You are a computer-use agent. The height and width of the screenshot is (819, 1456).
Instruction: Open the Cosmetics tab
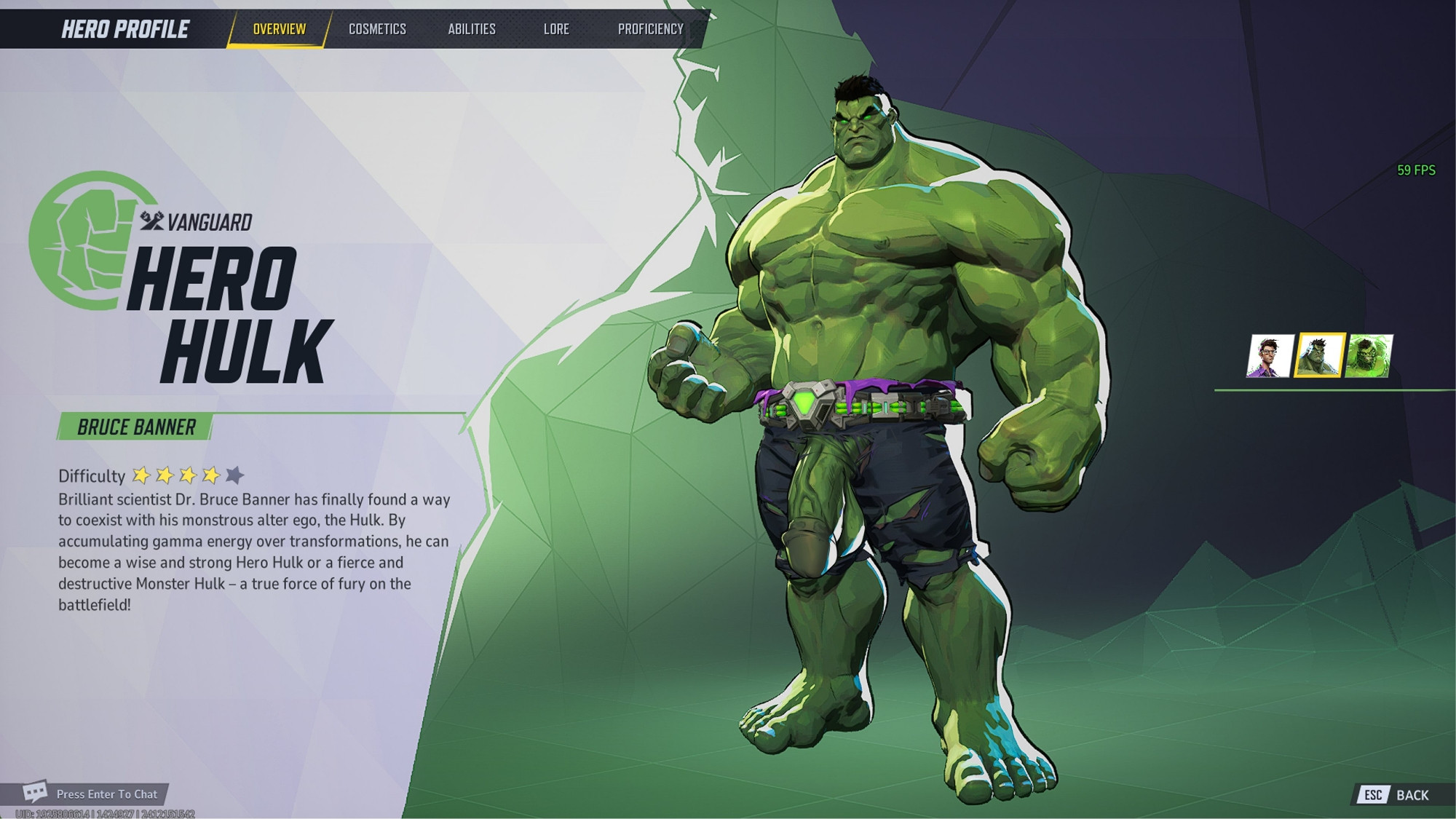tap(377, 29)
